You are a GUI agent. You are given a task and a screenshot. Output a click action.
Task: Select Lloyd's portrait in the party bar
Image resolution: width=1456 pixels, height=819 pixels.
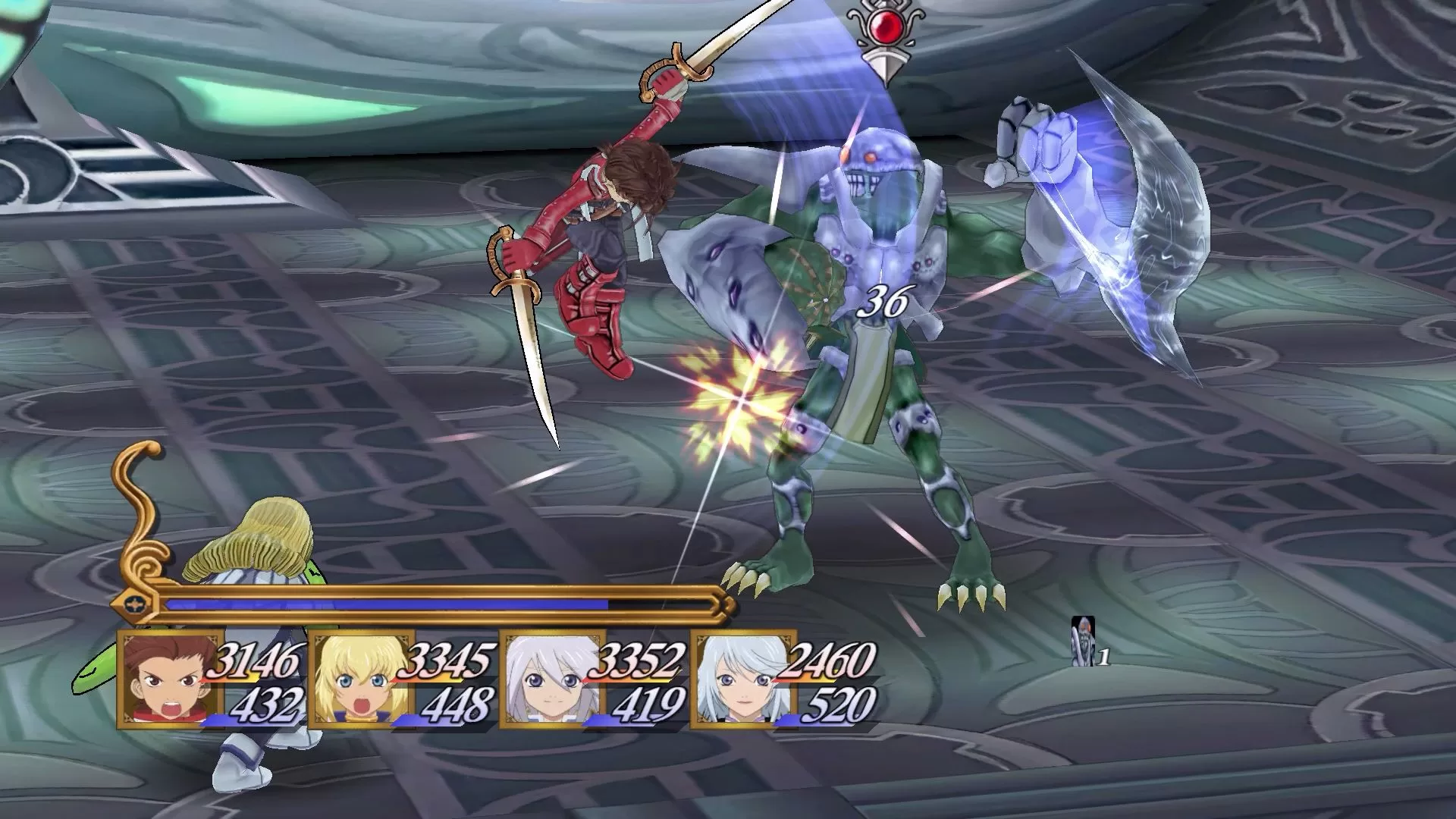click(171, 679)
